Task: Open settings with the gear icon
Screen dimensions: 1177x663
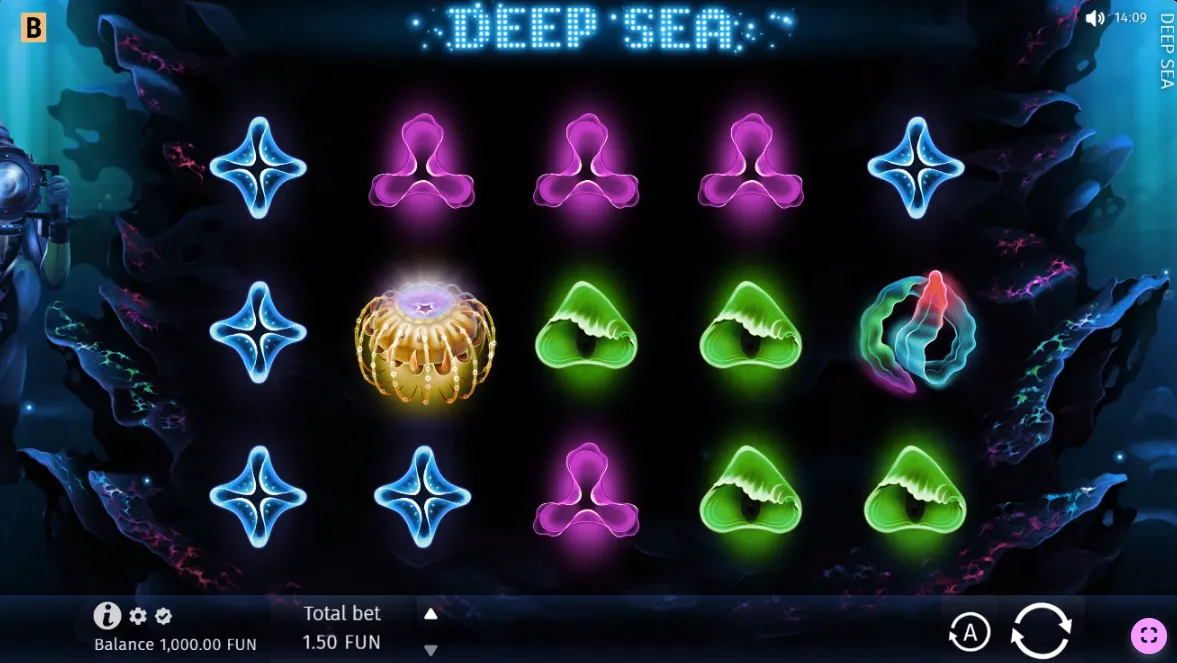Action: point(138,616)
